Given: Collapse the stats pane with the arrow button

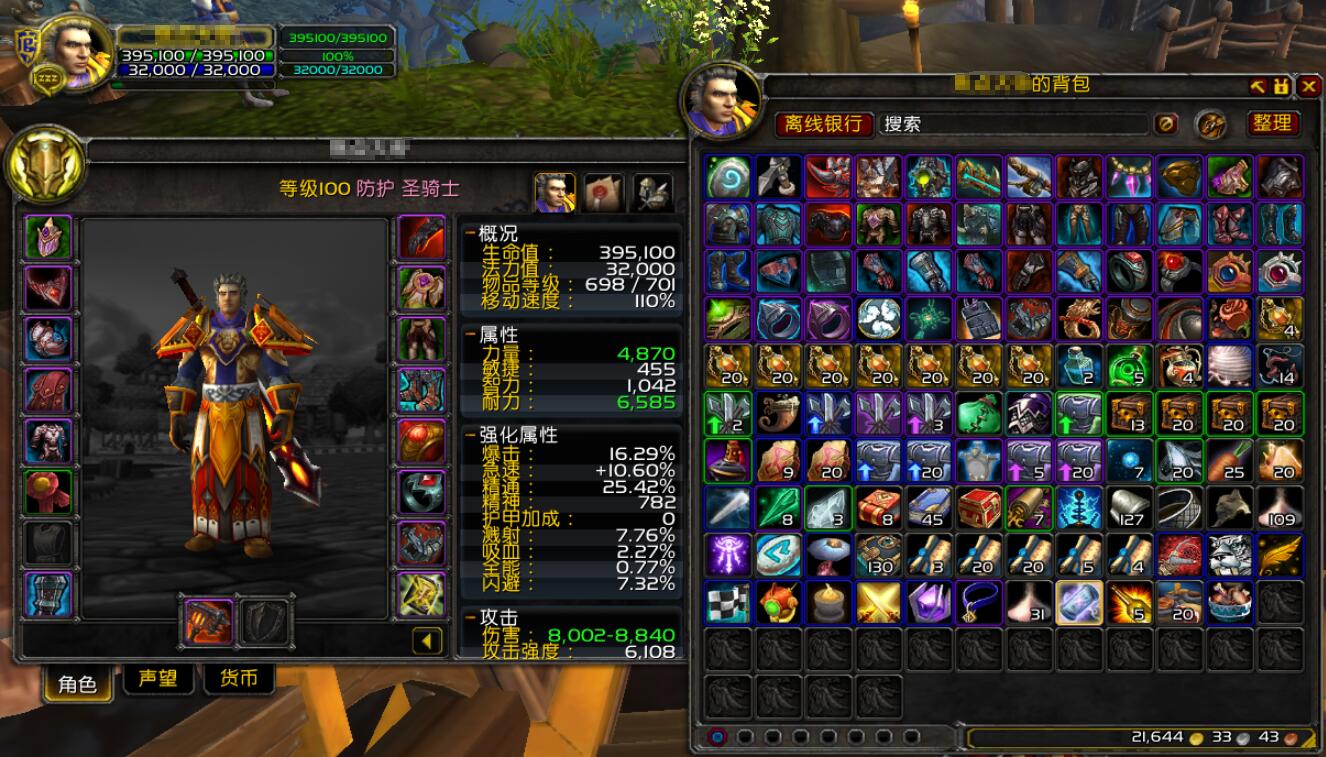Looking at the screenshot, I should [428, 640].
